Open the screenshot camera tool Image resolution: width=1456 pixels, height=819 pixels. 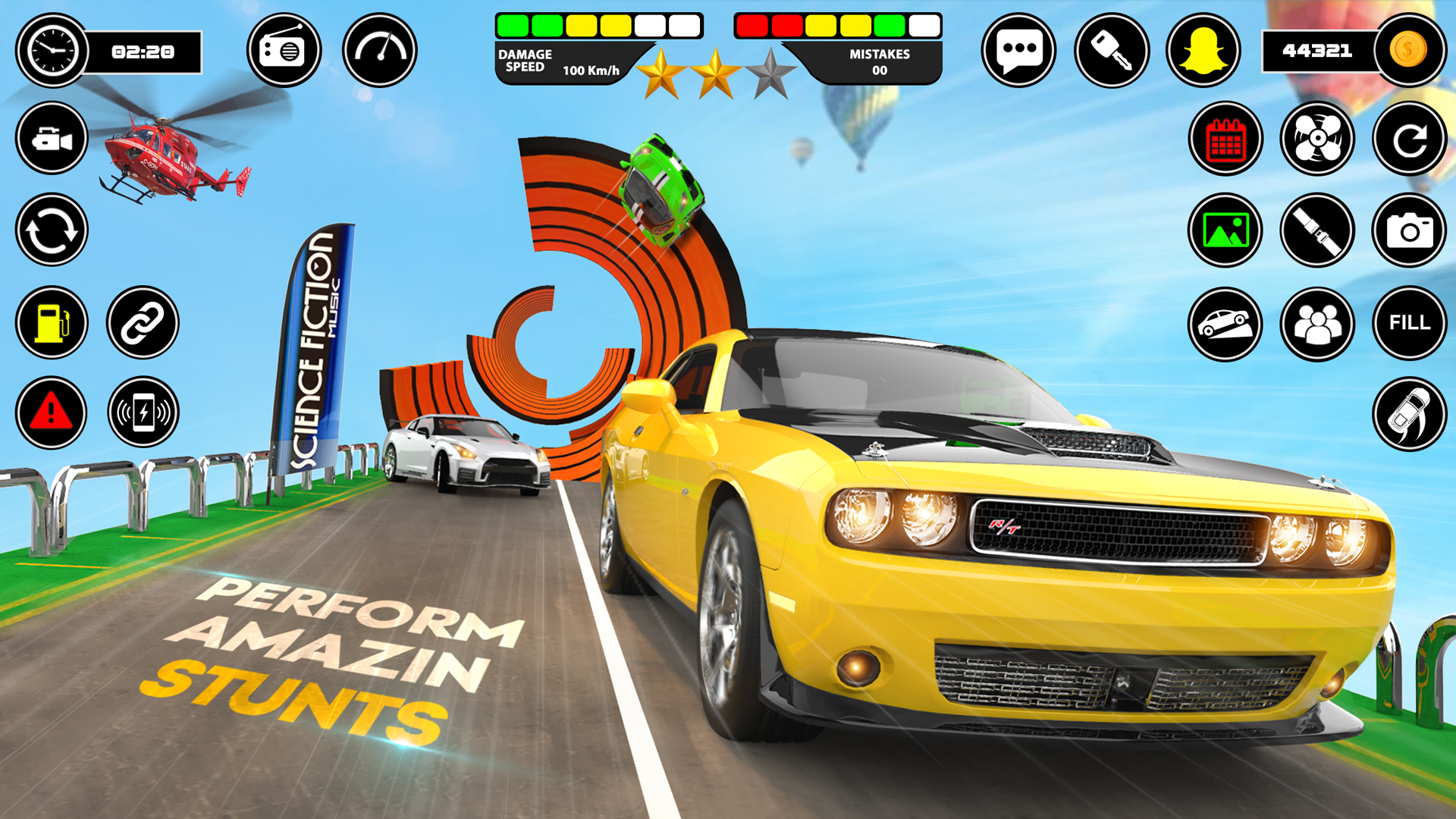[x=1409, y=231]
